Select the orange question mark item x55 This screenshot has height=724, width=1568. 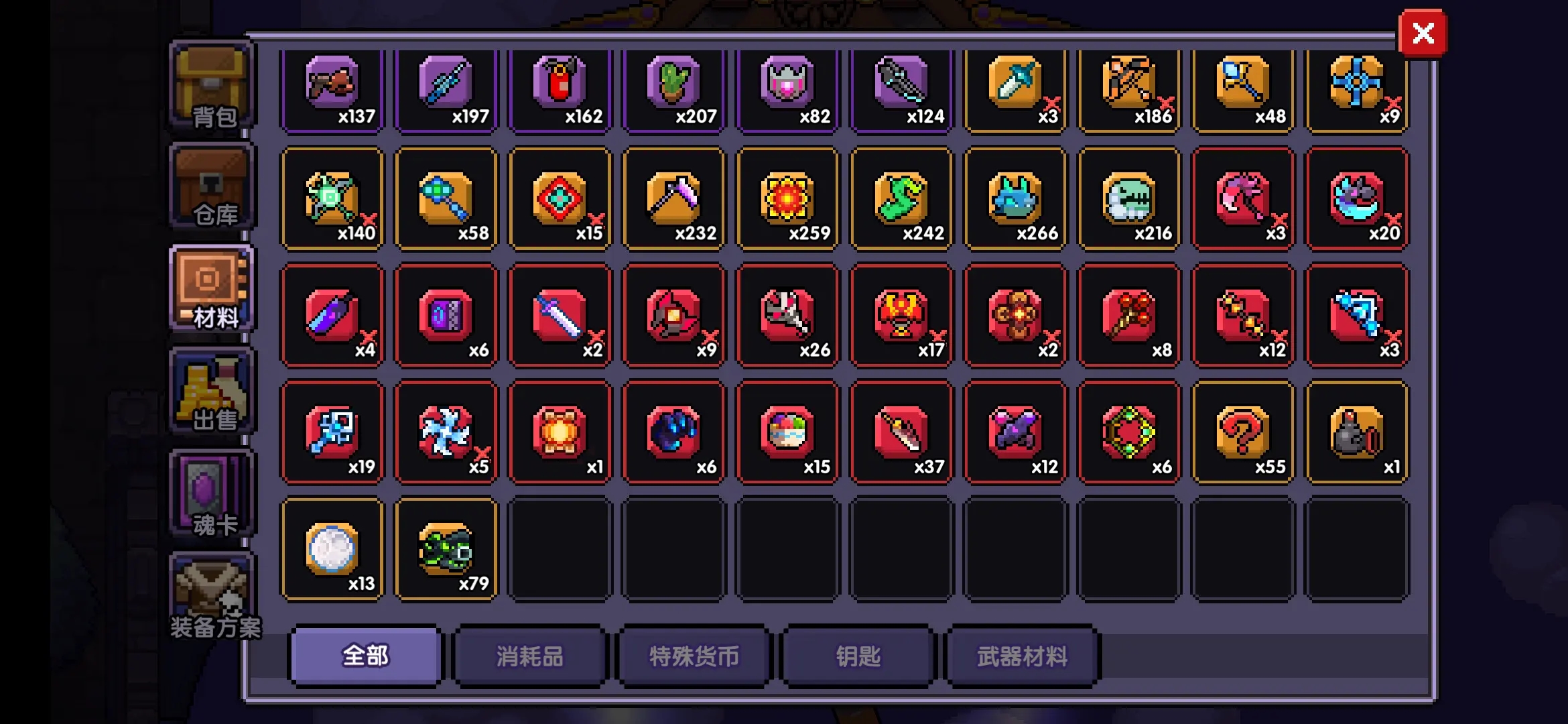coord(1243,432)
